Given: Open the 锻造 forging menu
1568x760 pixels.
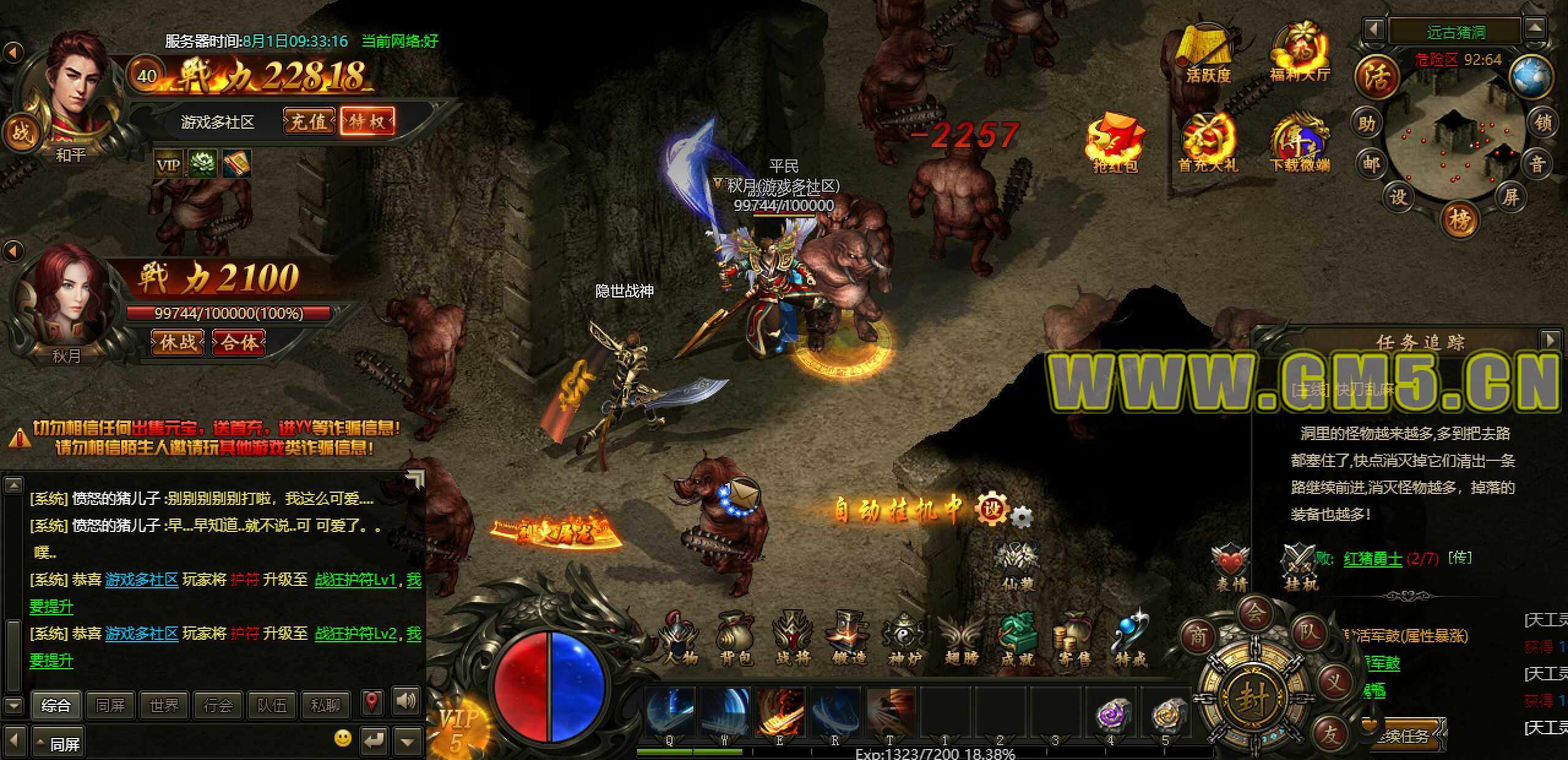Looking at the screenshot, I should click(849, 639).
